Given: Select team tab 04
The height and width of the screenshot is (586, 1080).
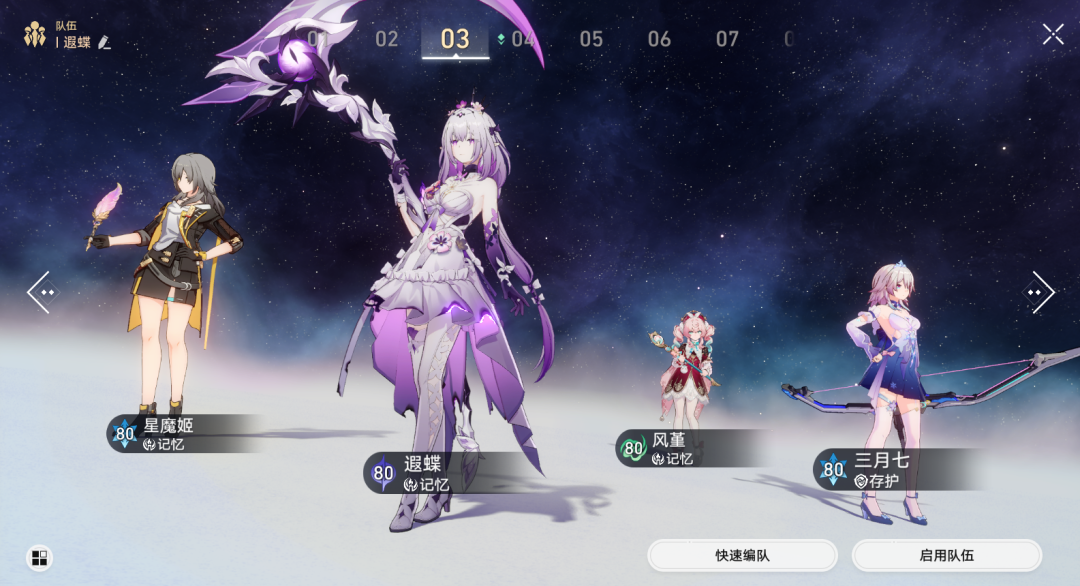Looking at the screenshot, I should (x=522, y=39).
